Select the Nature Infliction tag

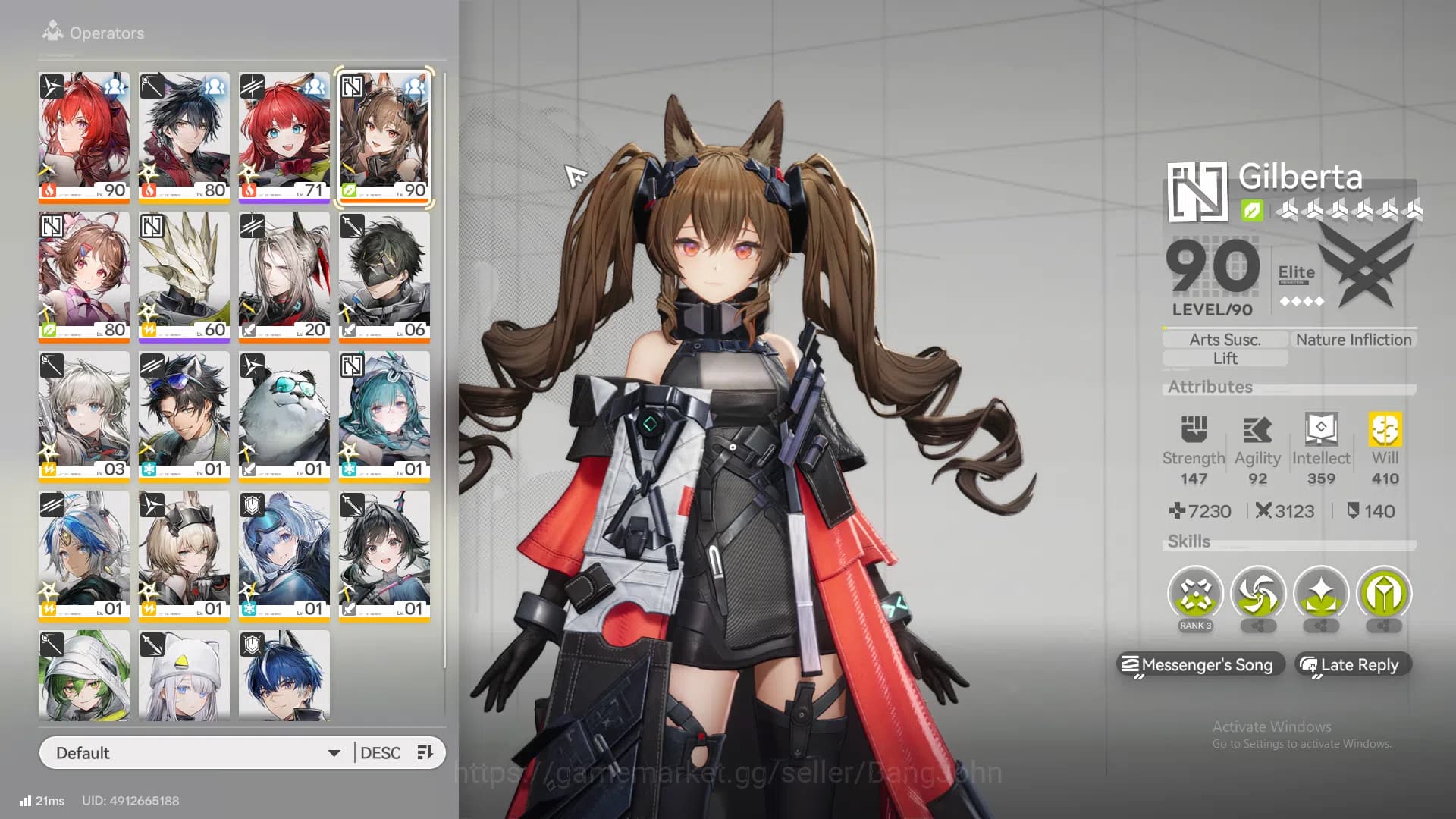tap(1353, 339)
